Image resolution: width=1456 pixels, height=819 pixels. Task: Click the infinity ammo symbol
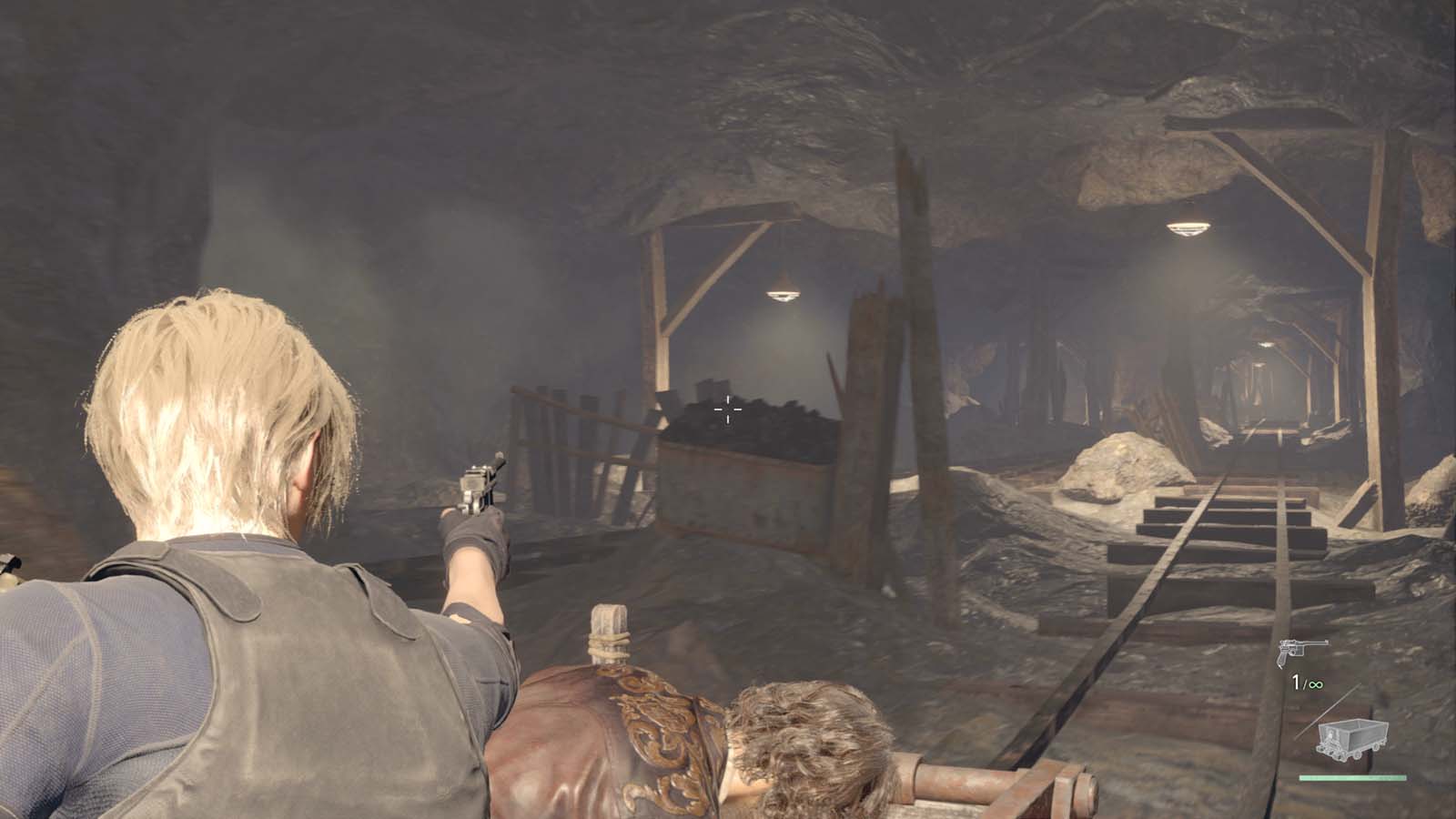[1318, 683]
